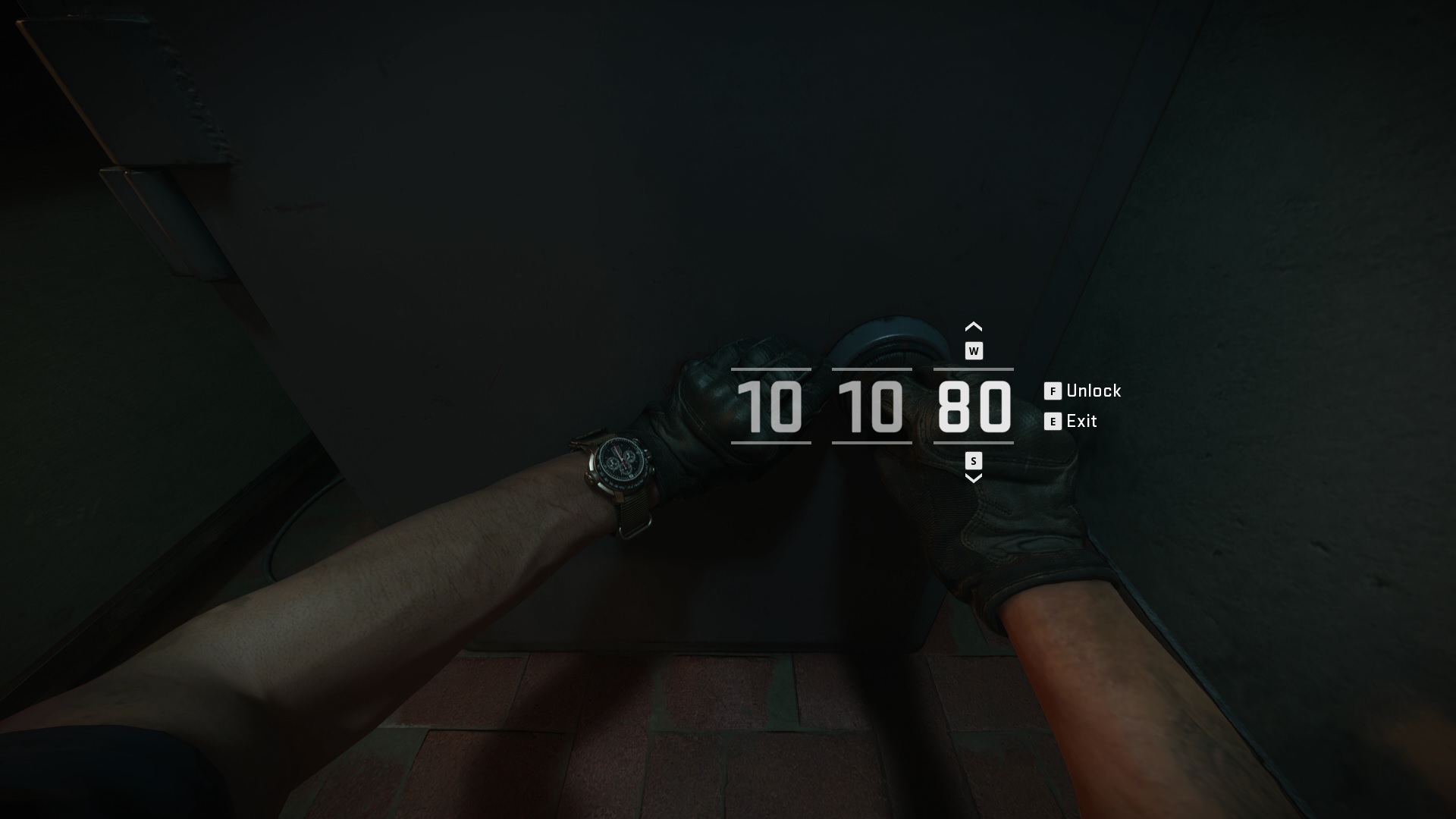
Task: Click the E key prompt icon beside Exit
Action: 1052,422
